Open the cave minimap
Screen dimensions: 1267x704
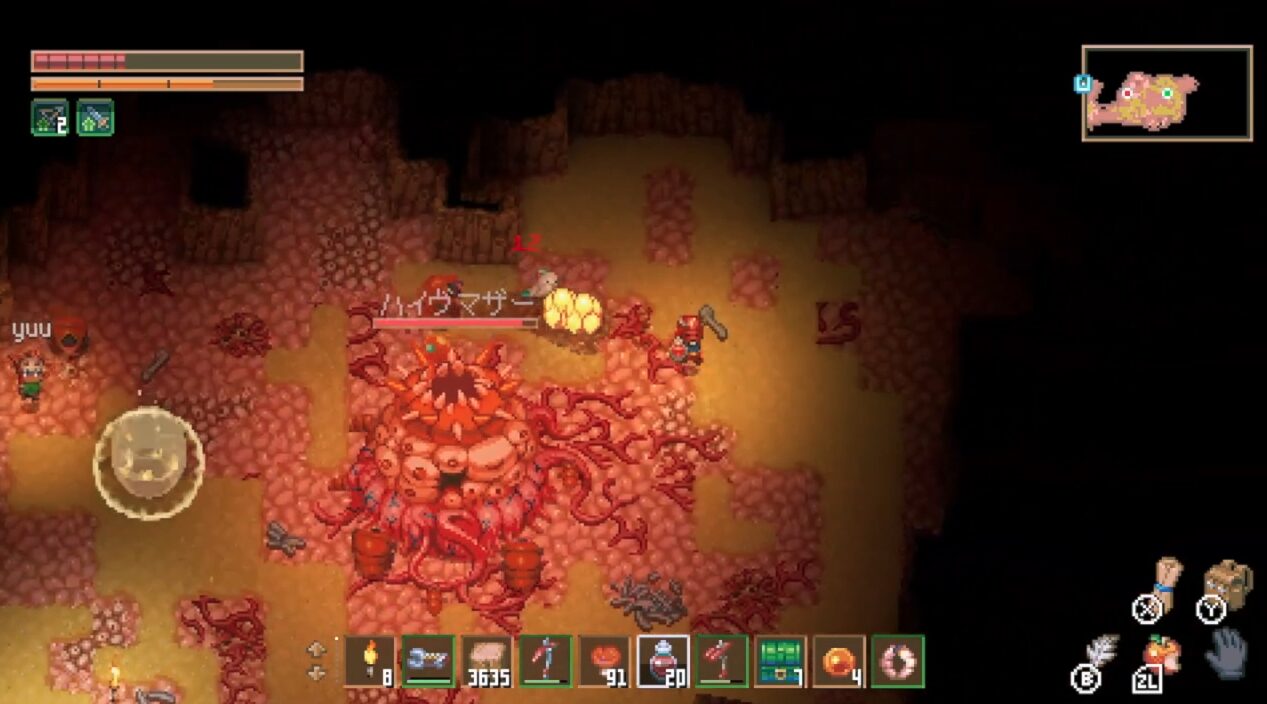coord(1166,92)
